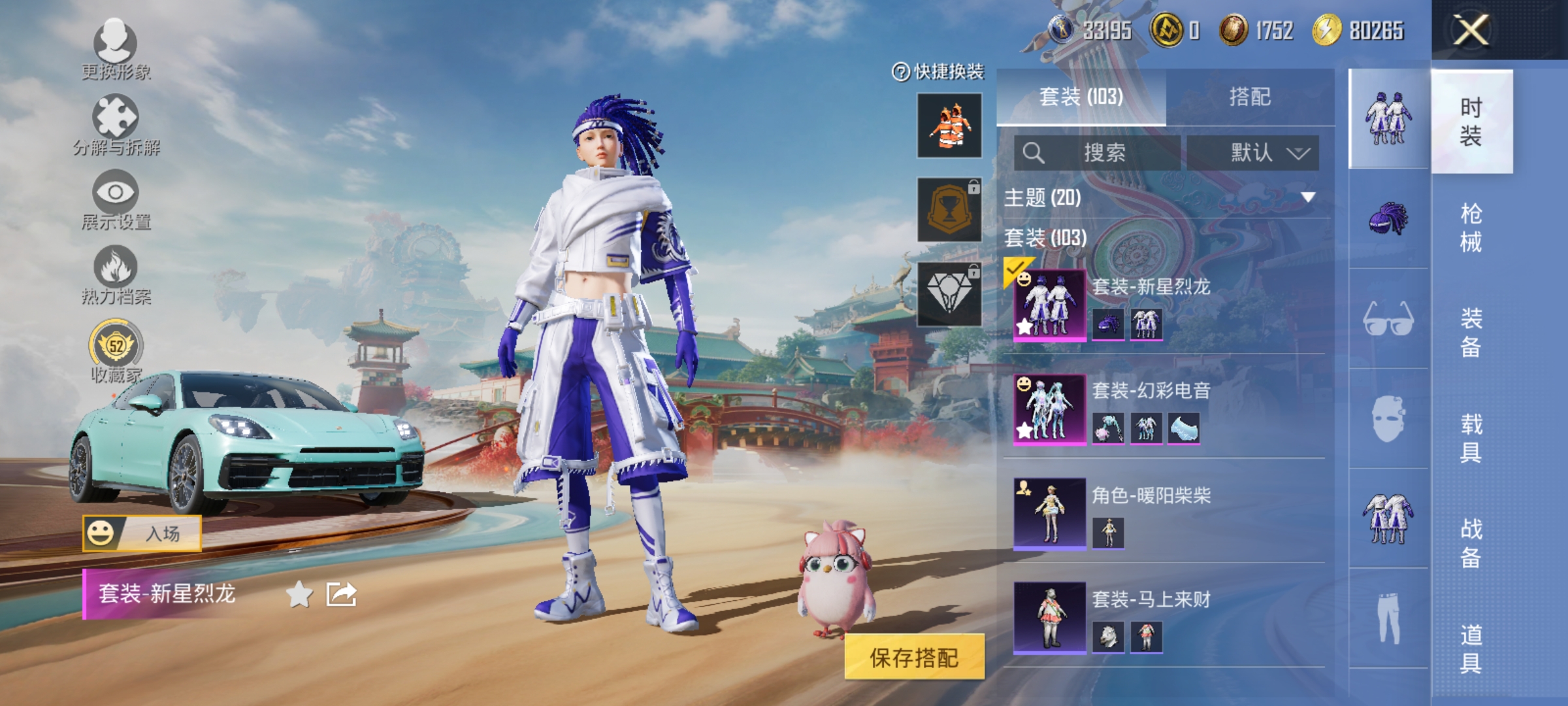
Task: Select the clownfish outfit quick-swap slot
Action: click(949, 126)
